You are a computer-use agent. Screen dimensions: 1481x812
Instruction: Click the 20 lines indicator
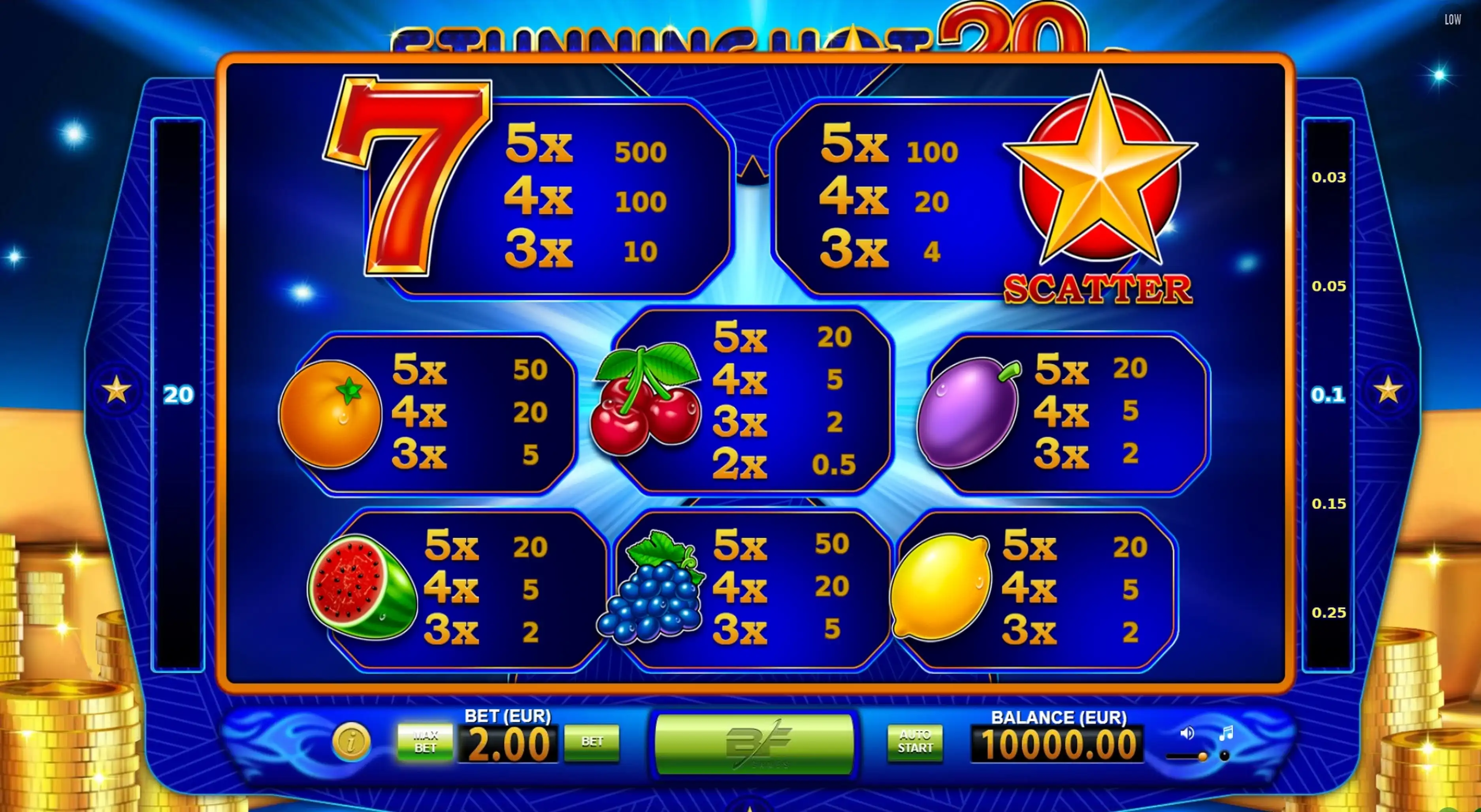coord(178,395)
